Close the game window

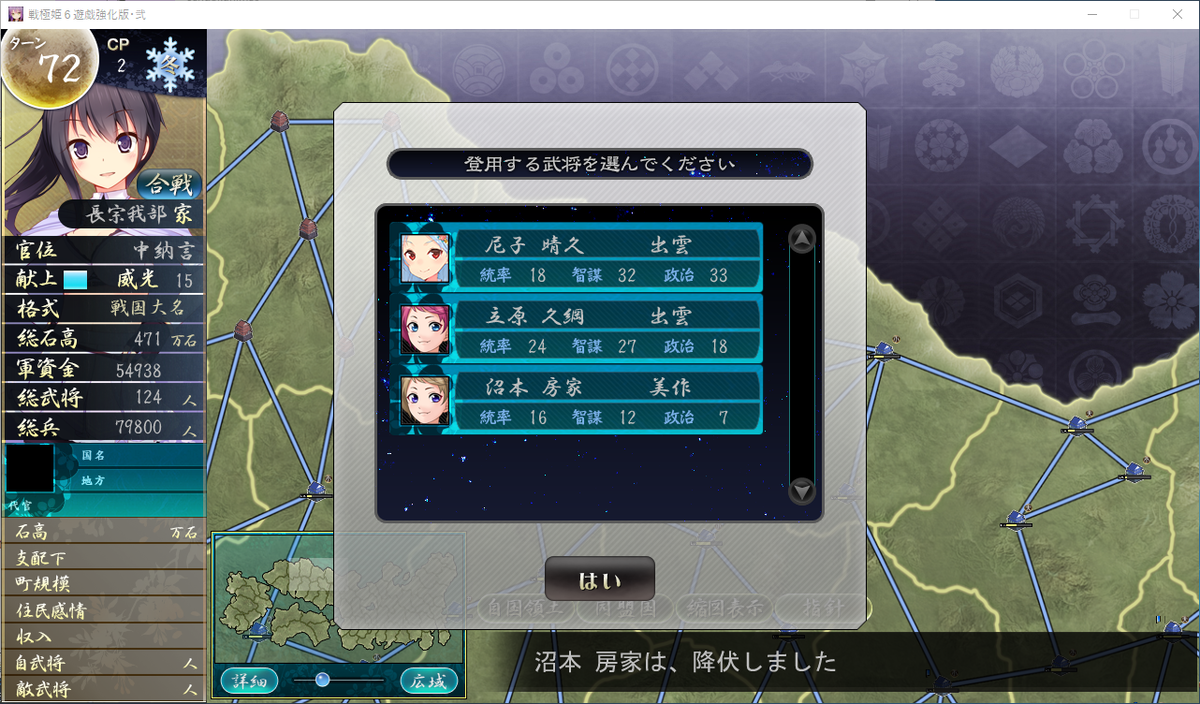1176,14
